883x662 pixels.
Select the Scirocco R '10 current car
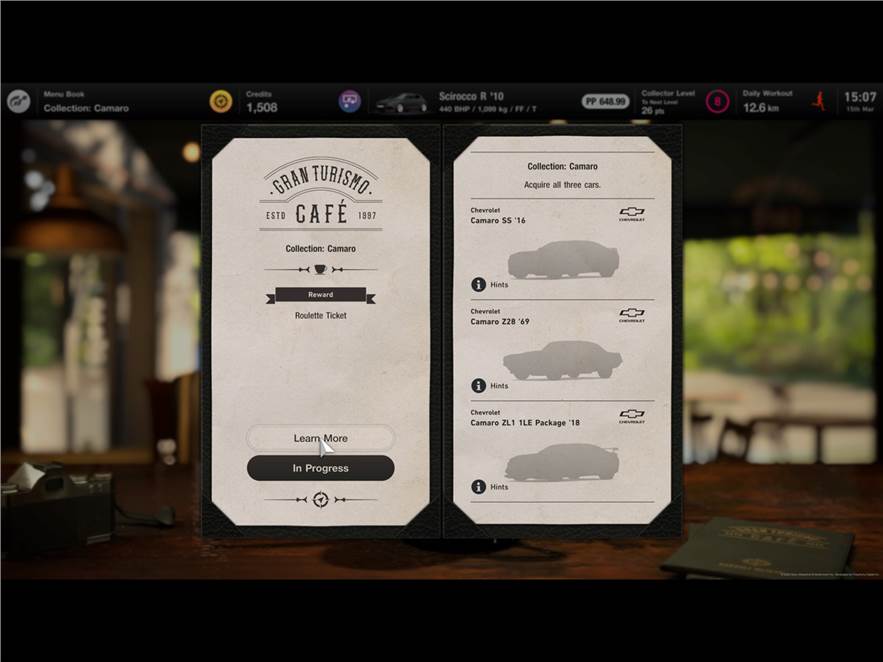tap(470, 102)
